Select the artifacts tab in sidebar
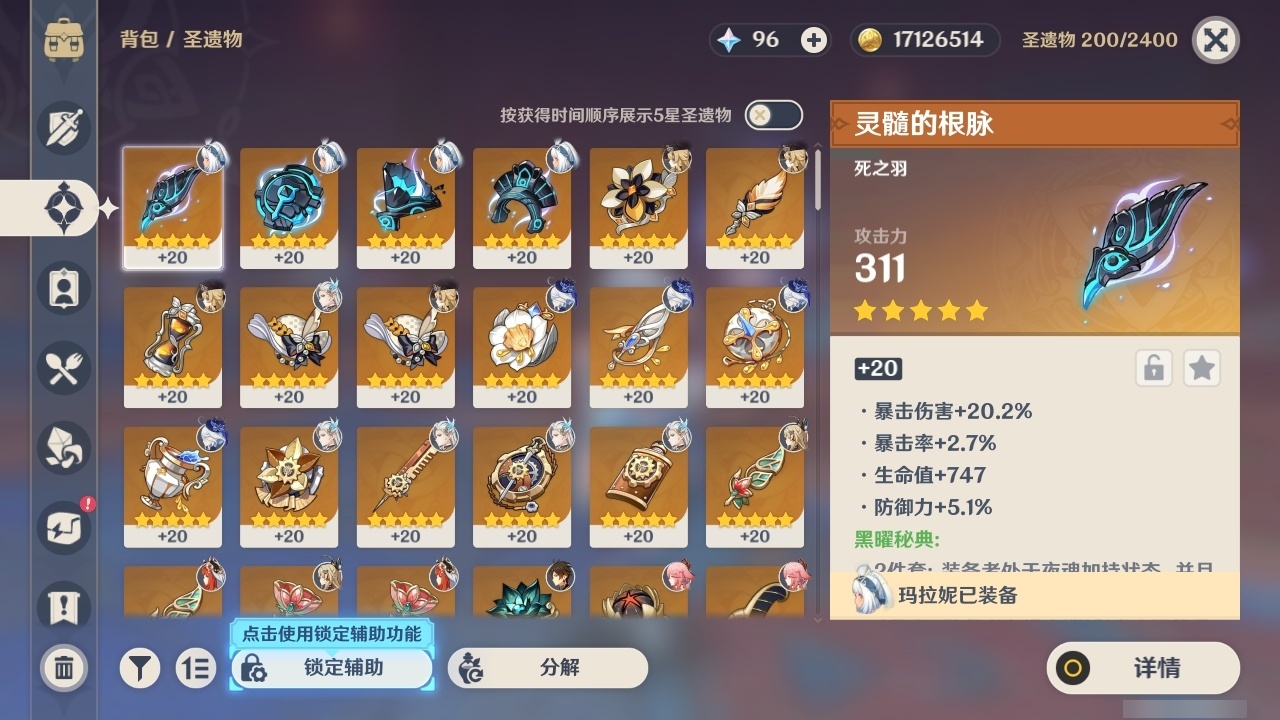The image size is (1280, 720). click(x=66, y=207)
